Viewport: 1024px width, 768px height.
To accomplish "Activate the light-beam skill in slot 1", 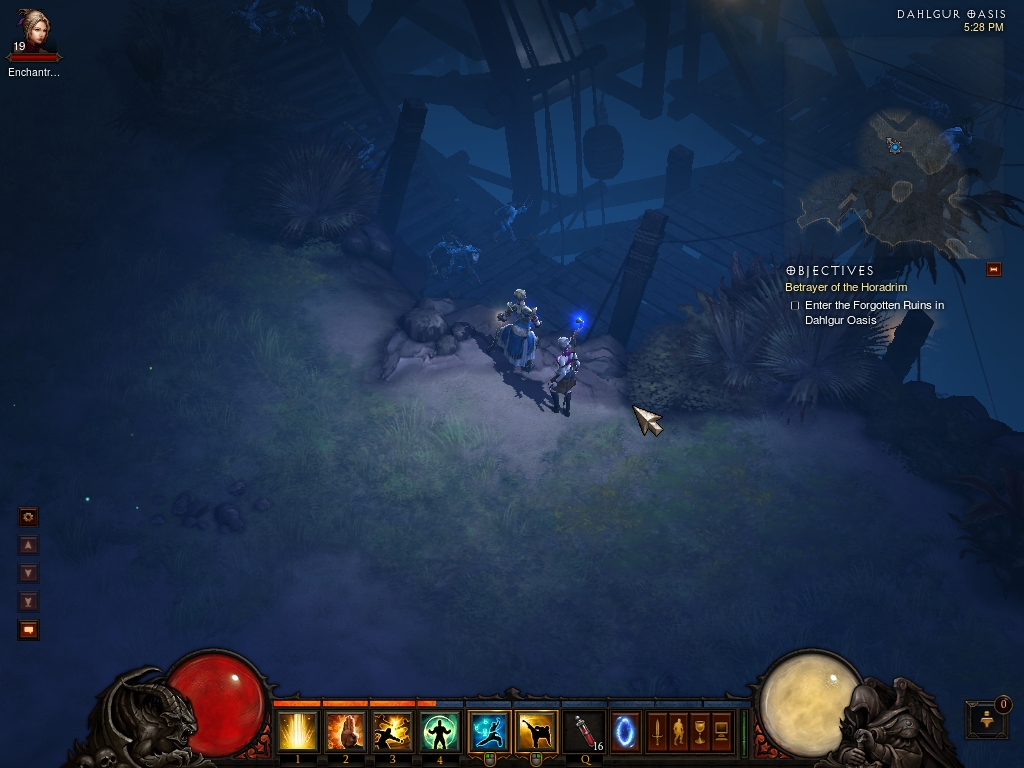I will [x=298, y=732].
